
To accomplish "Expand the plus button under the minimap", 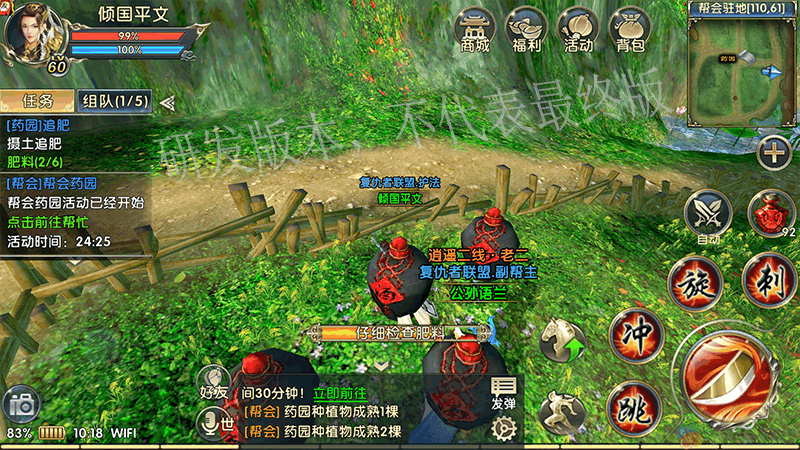I will tap(773, 153).
